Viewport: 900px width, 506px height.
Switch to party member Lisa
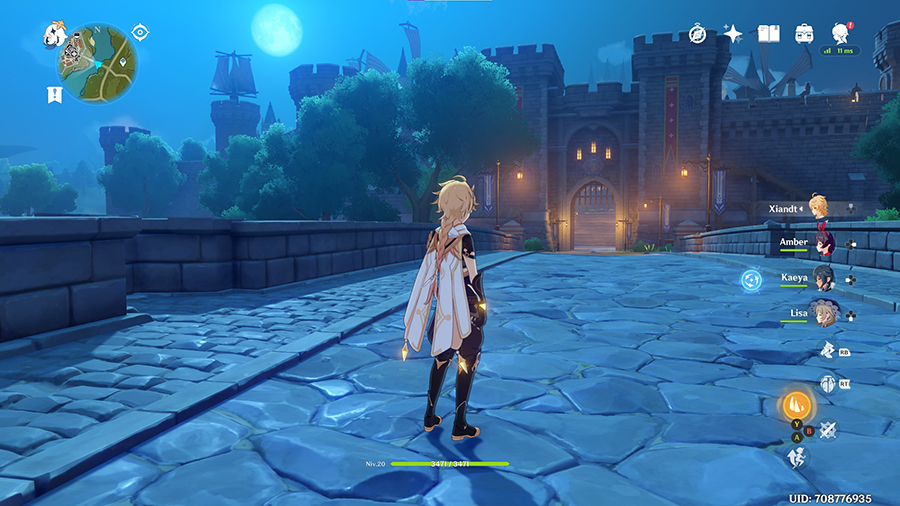(824, 313)
